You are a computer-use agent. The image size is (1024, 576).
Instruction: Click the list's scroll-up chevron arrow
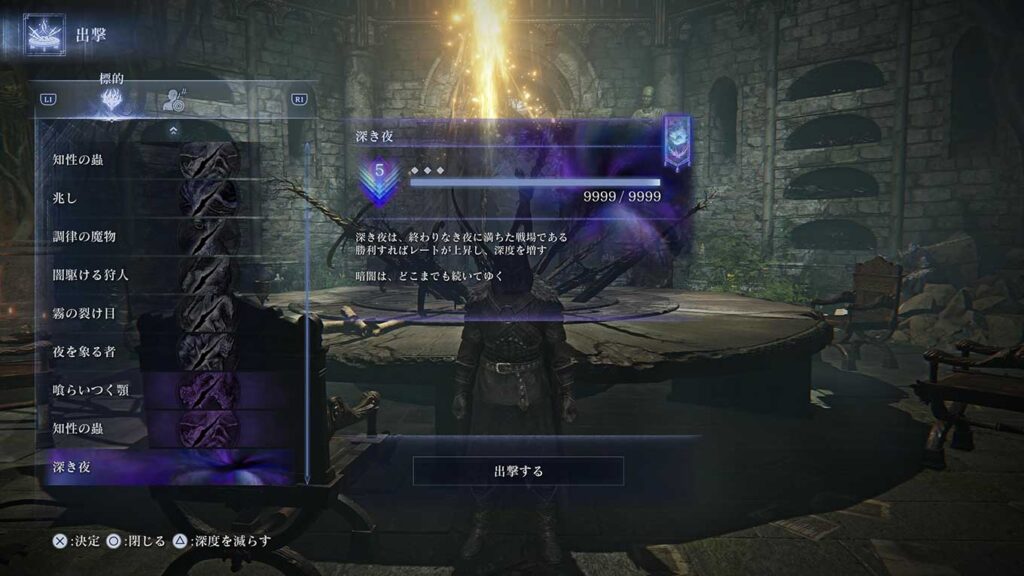(x=173, y=130)
